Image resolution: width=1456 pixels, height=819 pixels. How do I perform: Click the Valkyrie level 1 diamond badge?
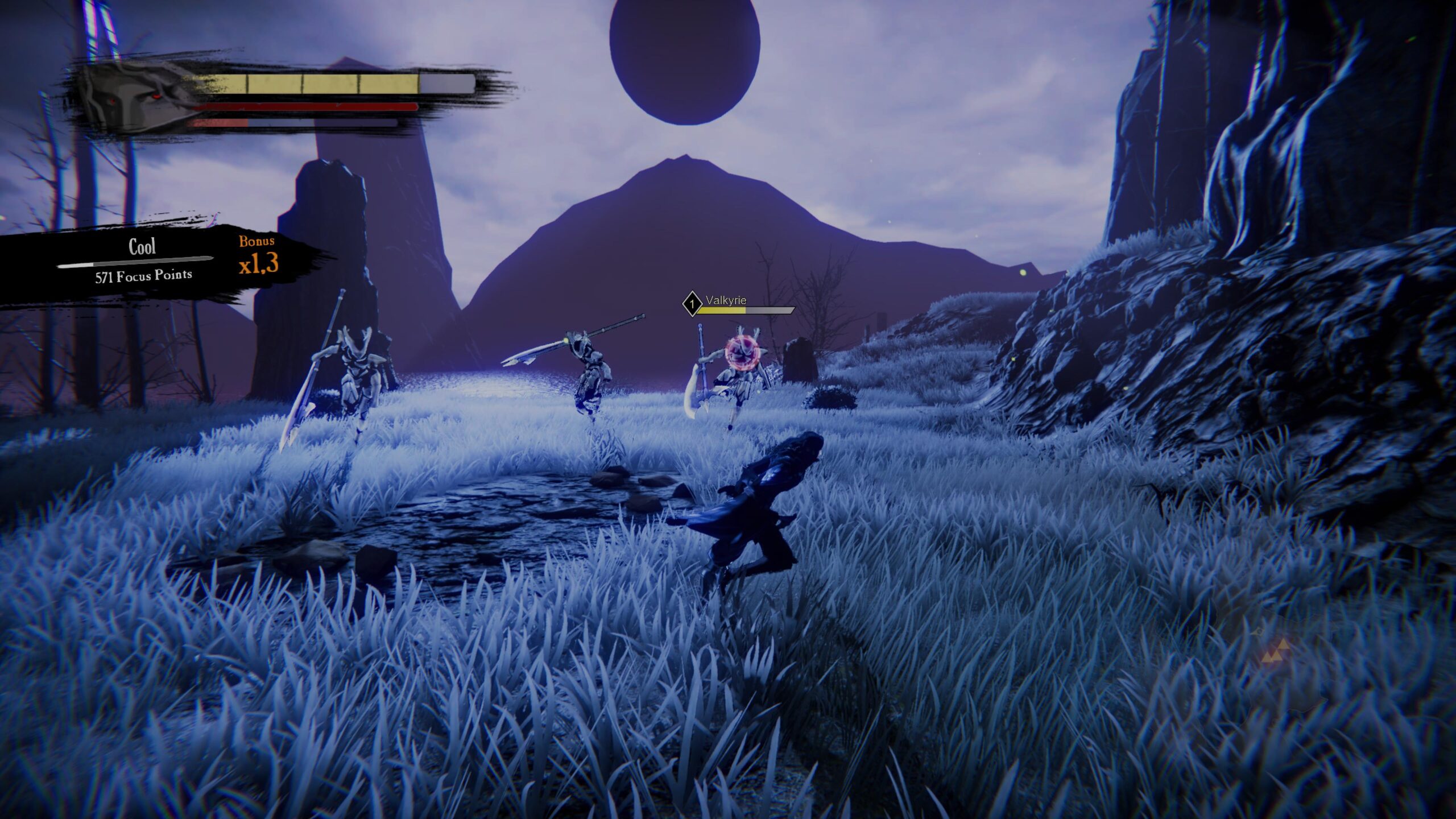[692, 304]
